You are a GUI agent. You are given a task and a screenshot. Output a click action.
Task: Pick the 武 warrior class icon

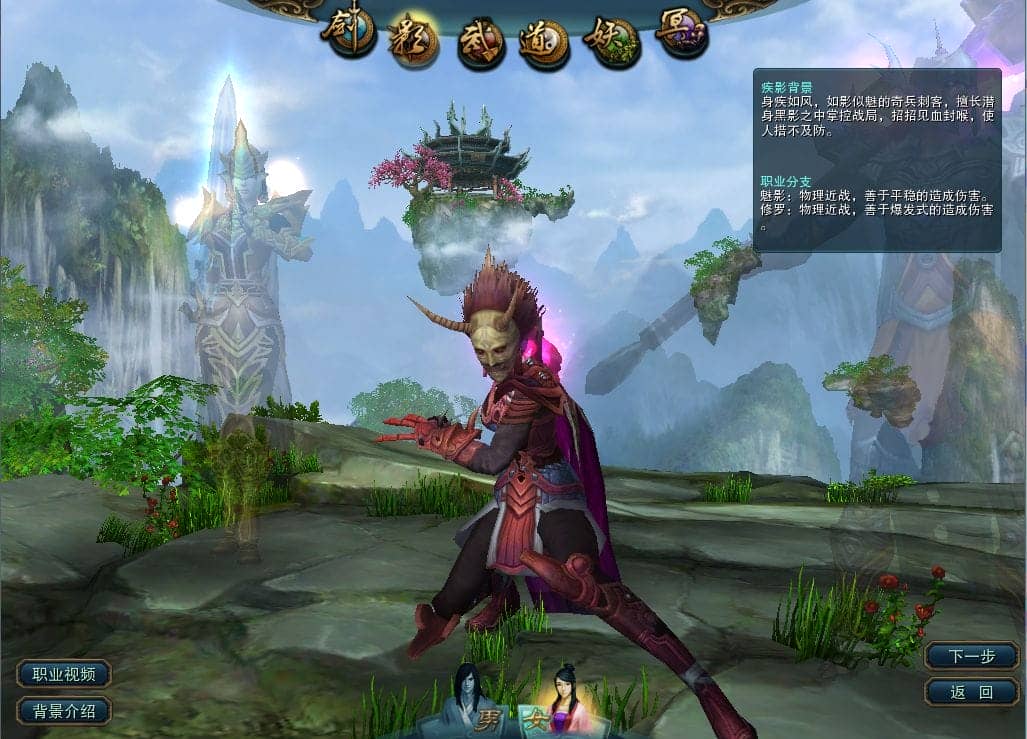tap(481, 44)
